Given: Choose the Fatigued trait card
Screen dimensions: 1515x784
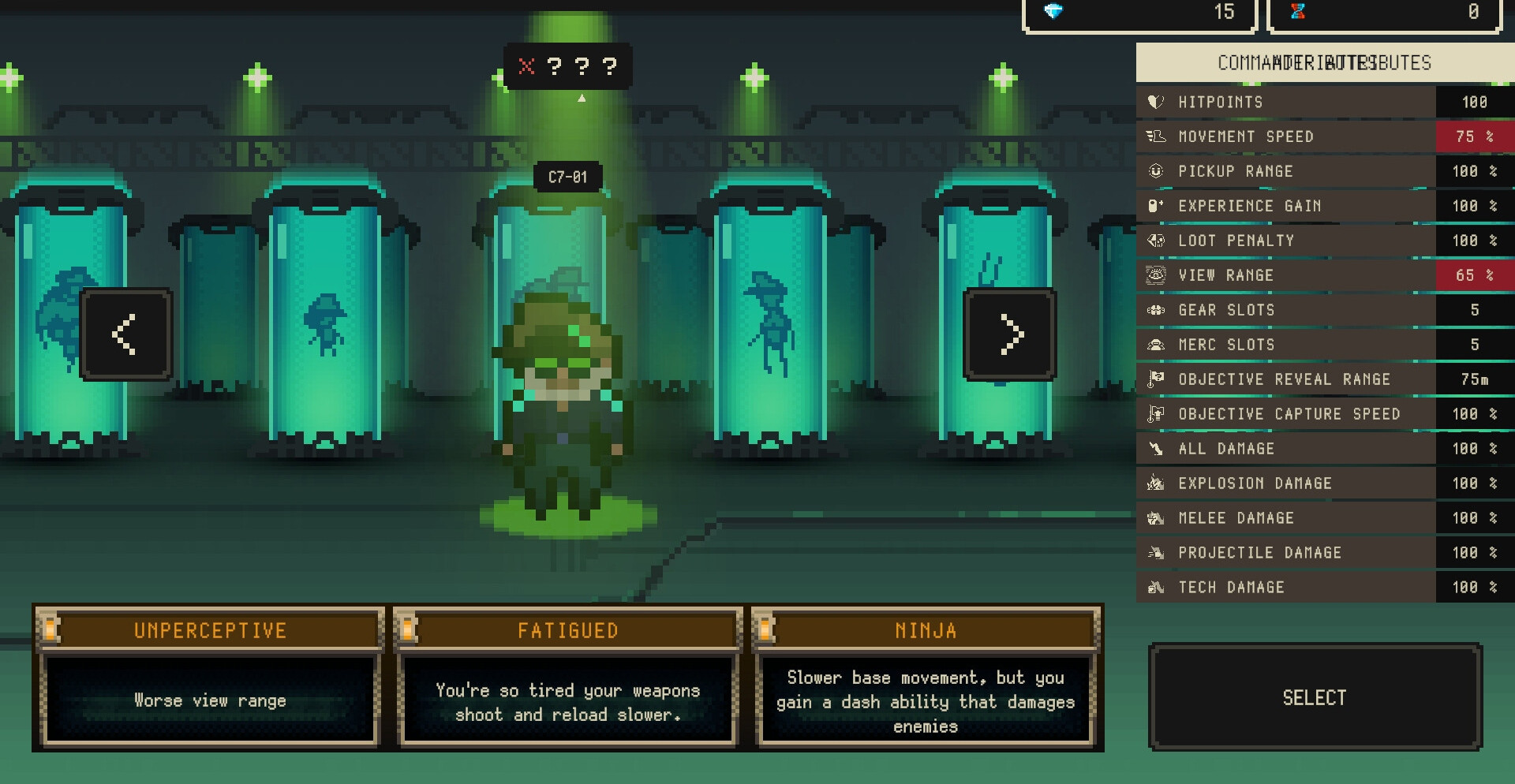Looking at the screenshot, I should [568, 677].
